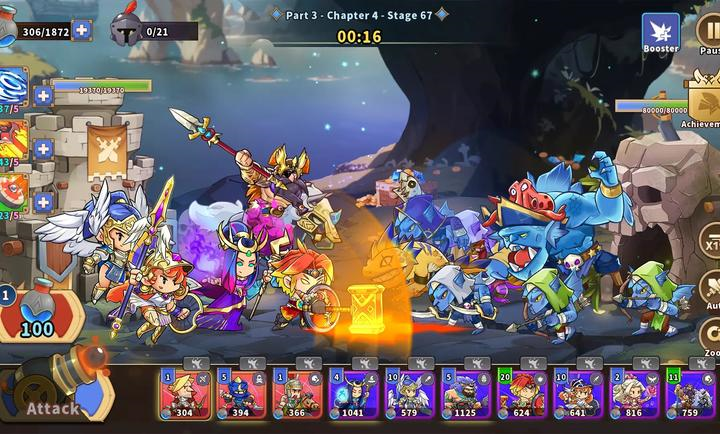Summon the dark mage card costing 1041
The height and width of the screenshot is (434, 720).
pyautogui.click(x=353, y=394)
